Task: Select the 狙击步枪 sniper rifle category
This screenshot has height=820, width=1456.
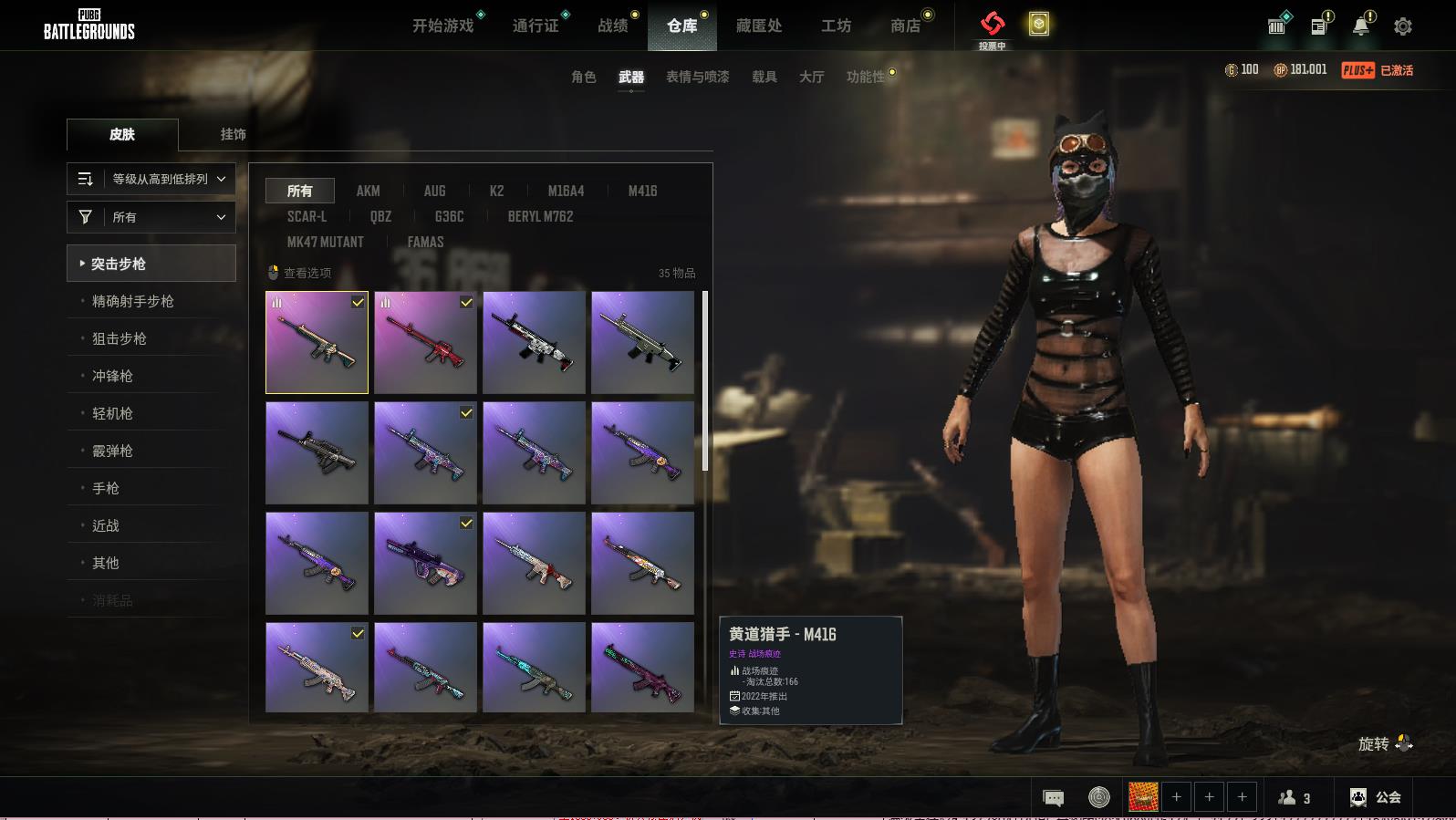Action: [120, 338]
